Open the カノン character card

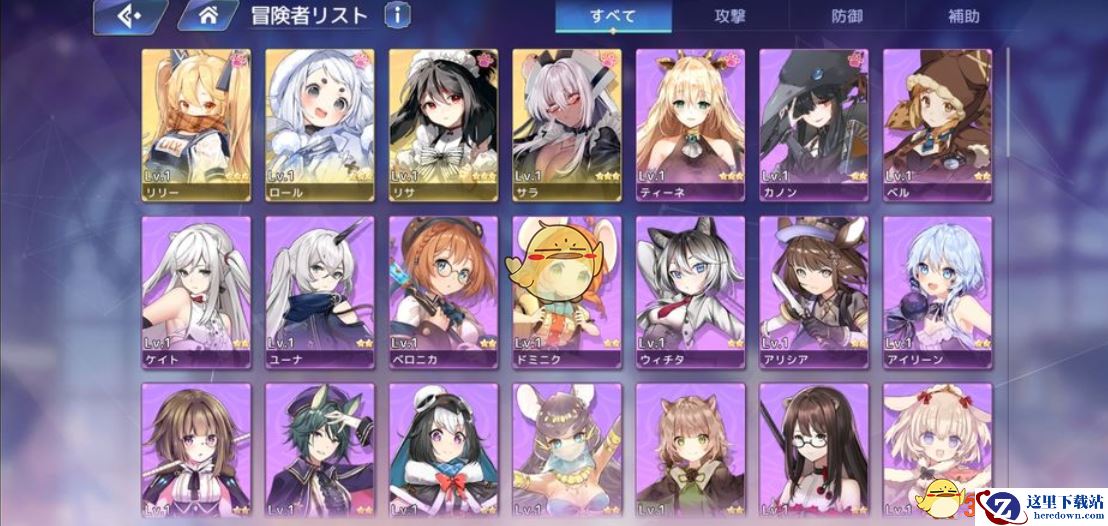tap(814, 124)
